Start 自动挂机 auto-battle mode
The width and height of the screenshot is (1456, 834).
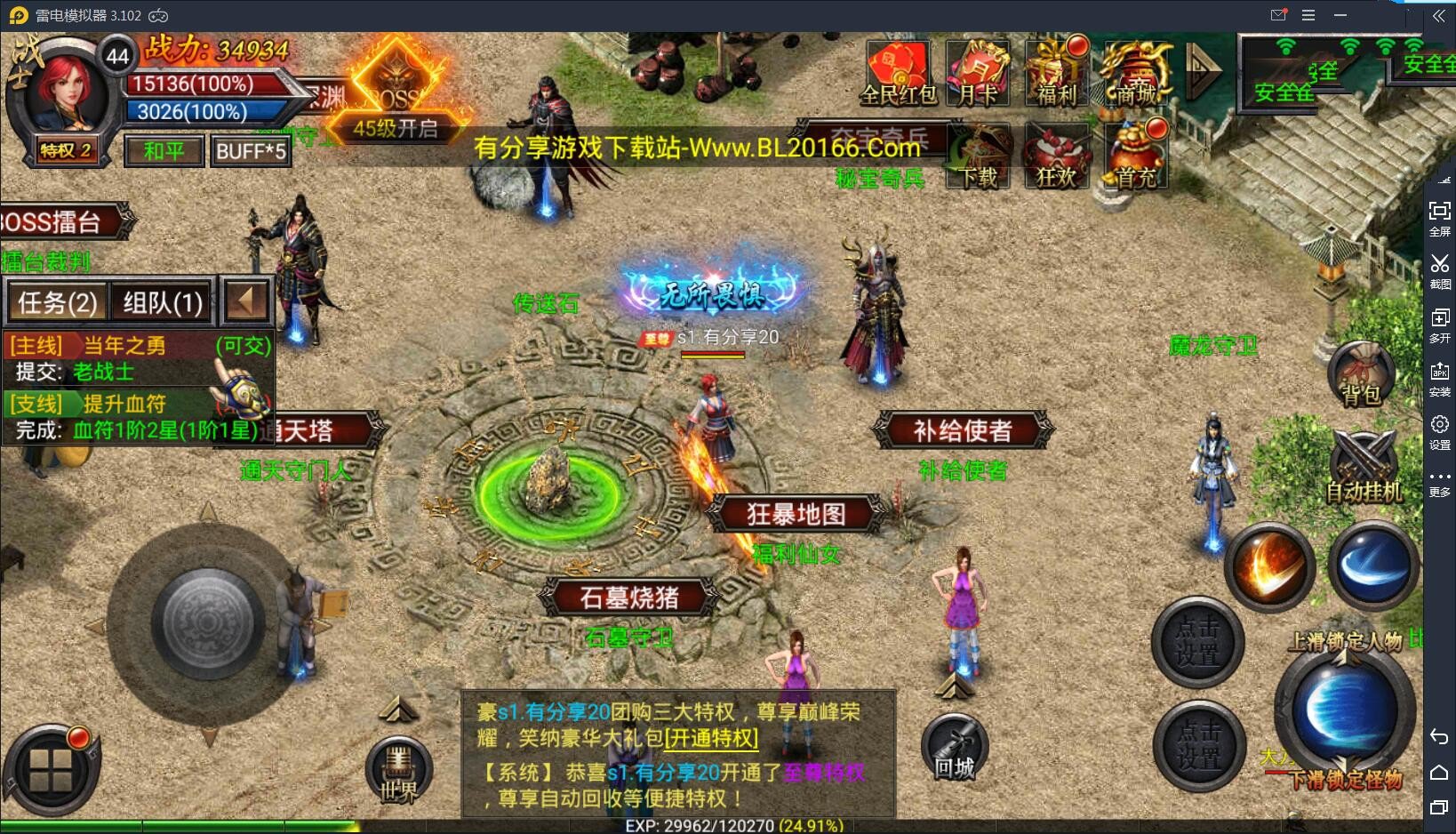point(1364,462)
